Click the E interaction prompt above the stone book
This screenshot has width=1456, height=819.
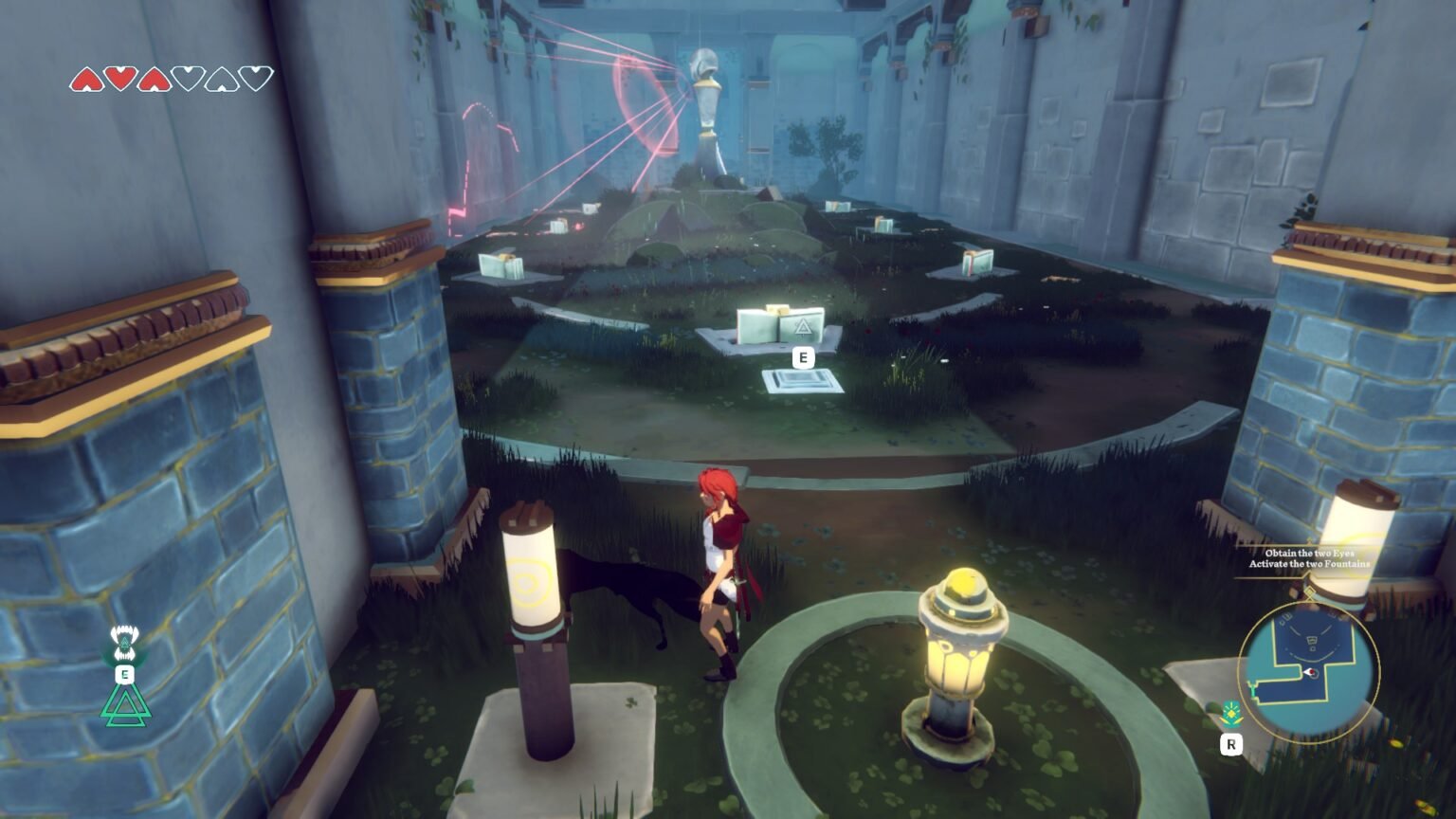(803, 358)
